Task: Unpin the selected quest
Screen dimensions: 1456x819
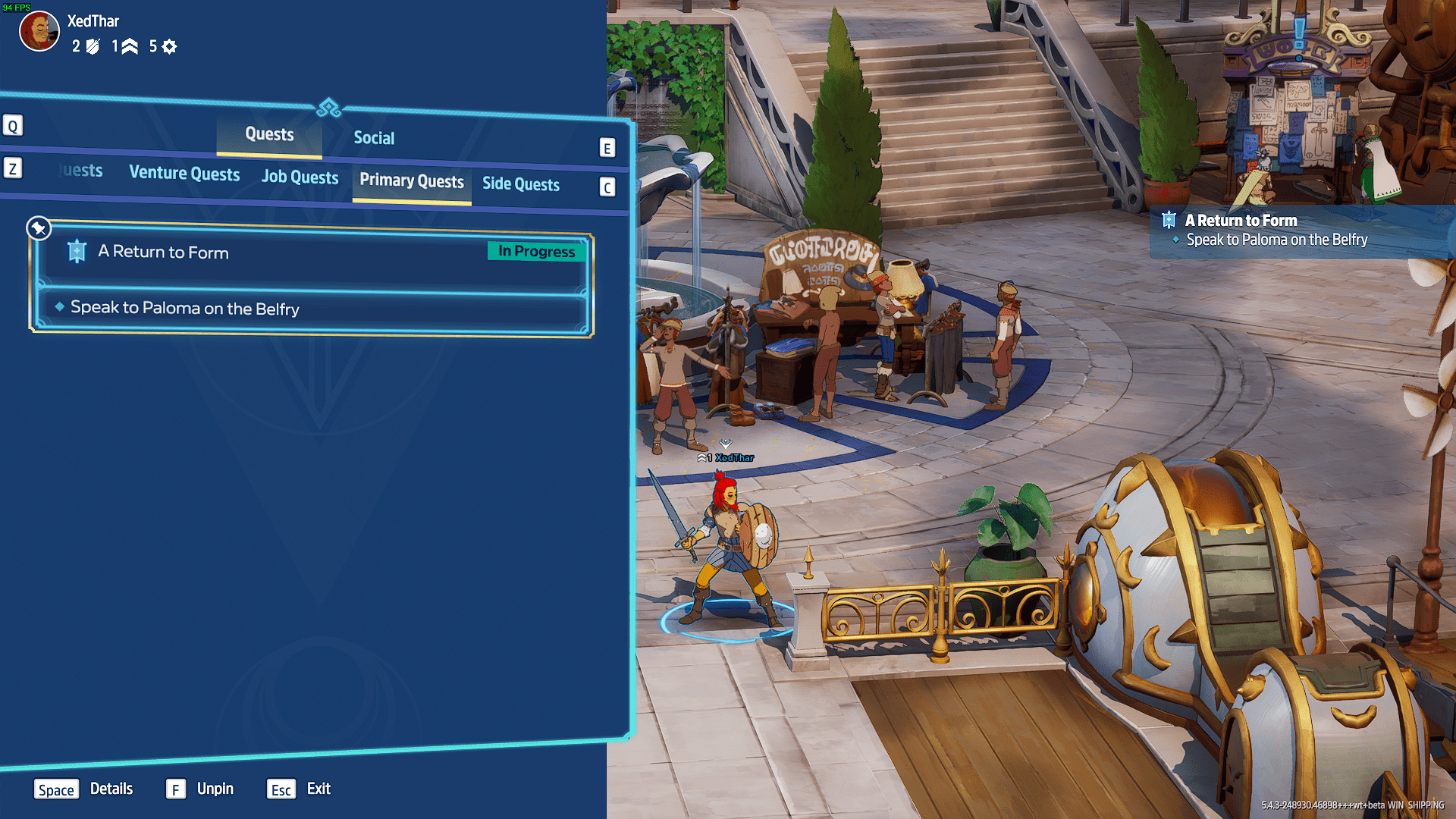Action: (200, 789)
